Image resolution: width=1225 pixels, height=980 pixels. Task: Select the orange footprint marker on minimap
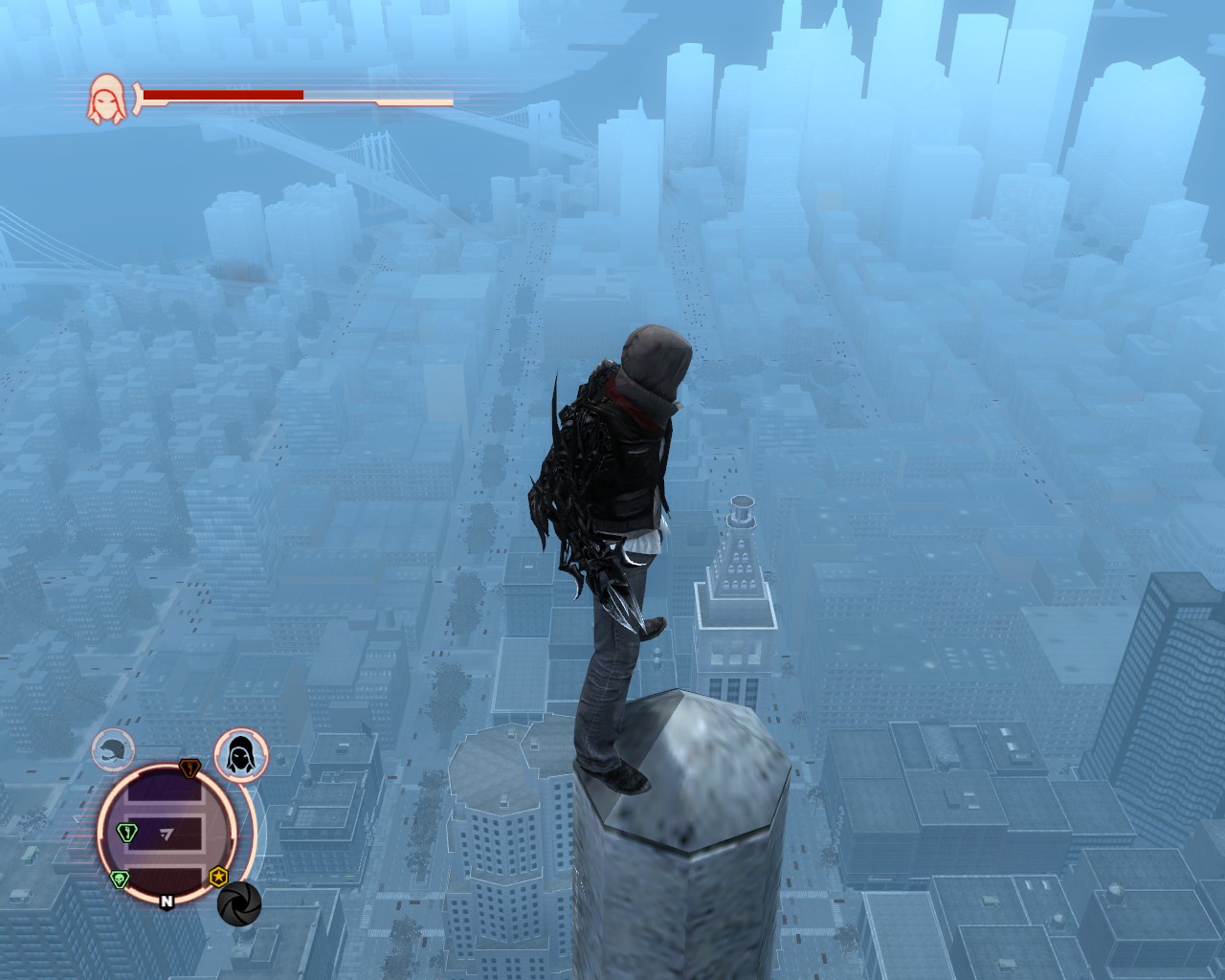pos(189,768)
